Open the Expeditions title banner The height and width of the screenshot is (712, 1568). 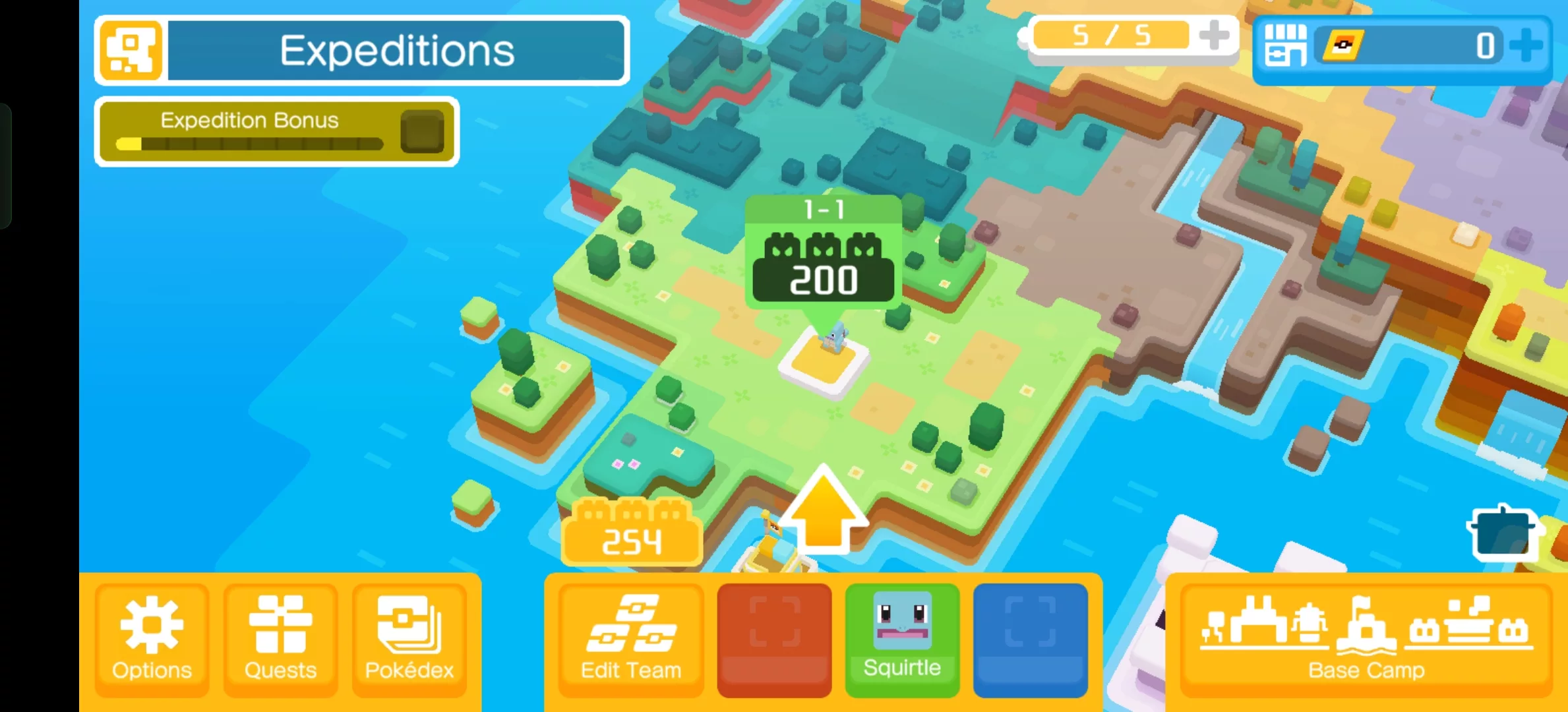(396, 50)
